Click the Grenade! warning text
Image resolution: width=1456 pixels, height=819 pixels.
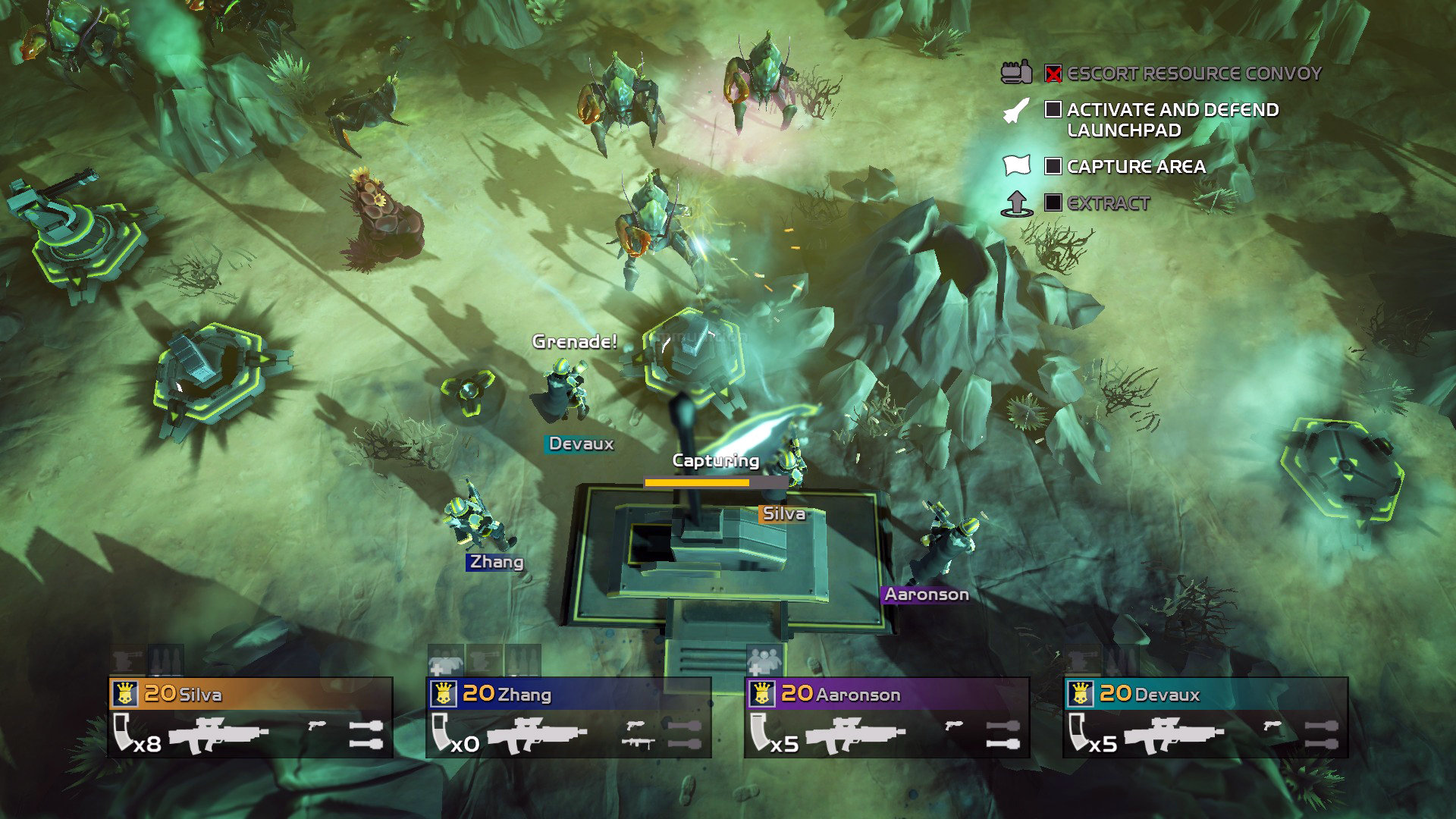pos(574,342)
